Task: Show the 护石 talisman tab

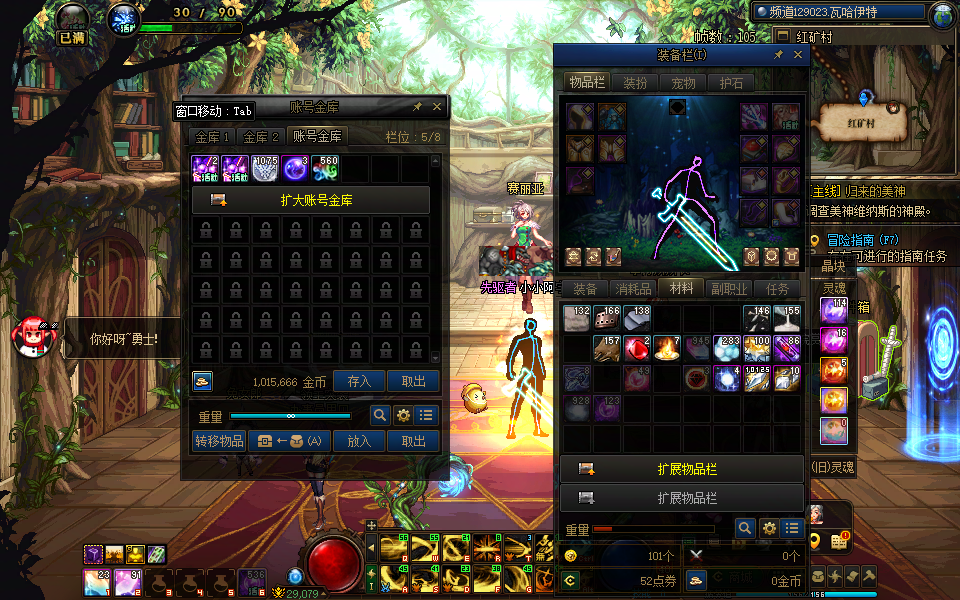Action: tap(731, 83)
